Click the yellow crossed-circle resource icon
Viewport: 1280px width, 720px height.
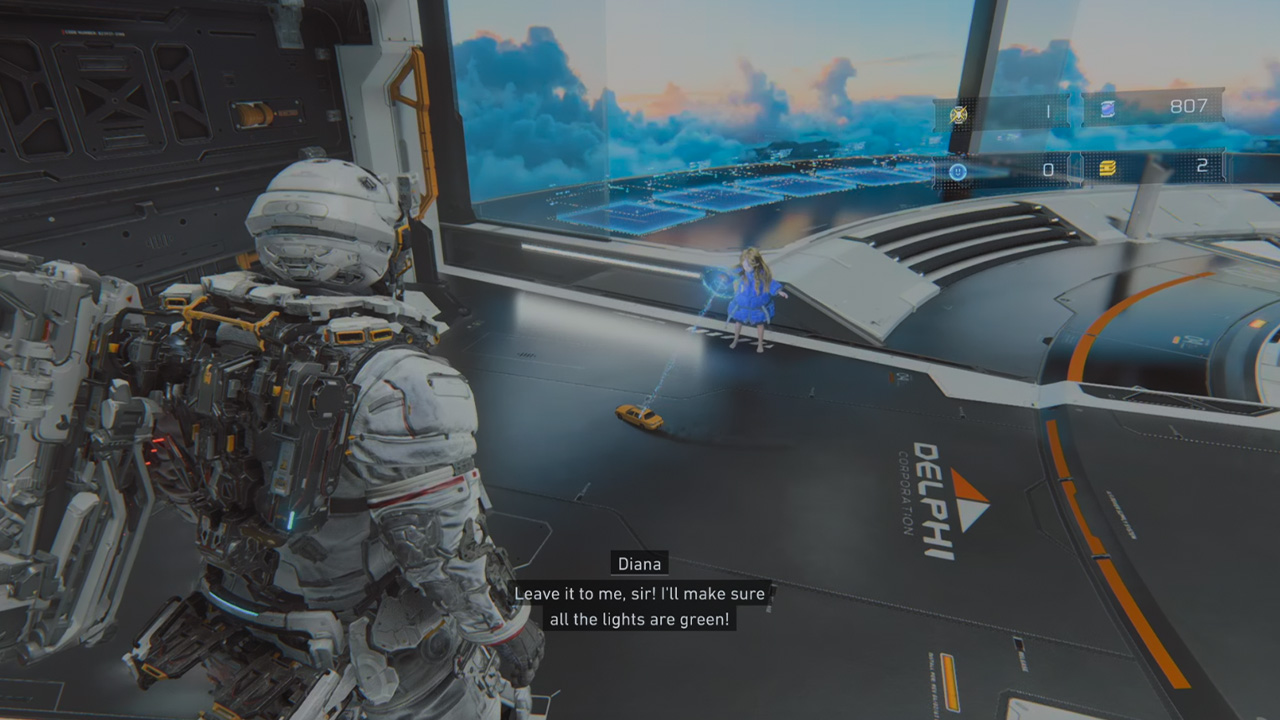[959, 113]
